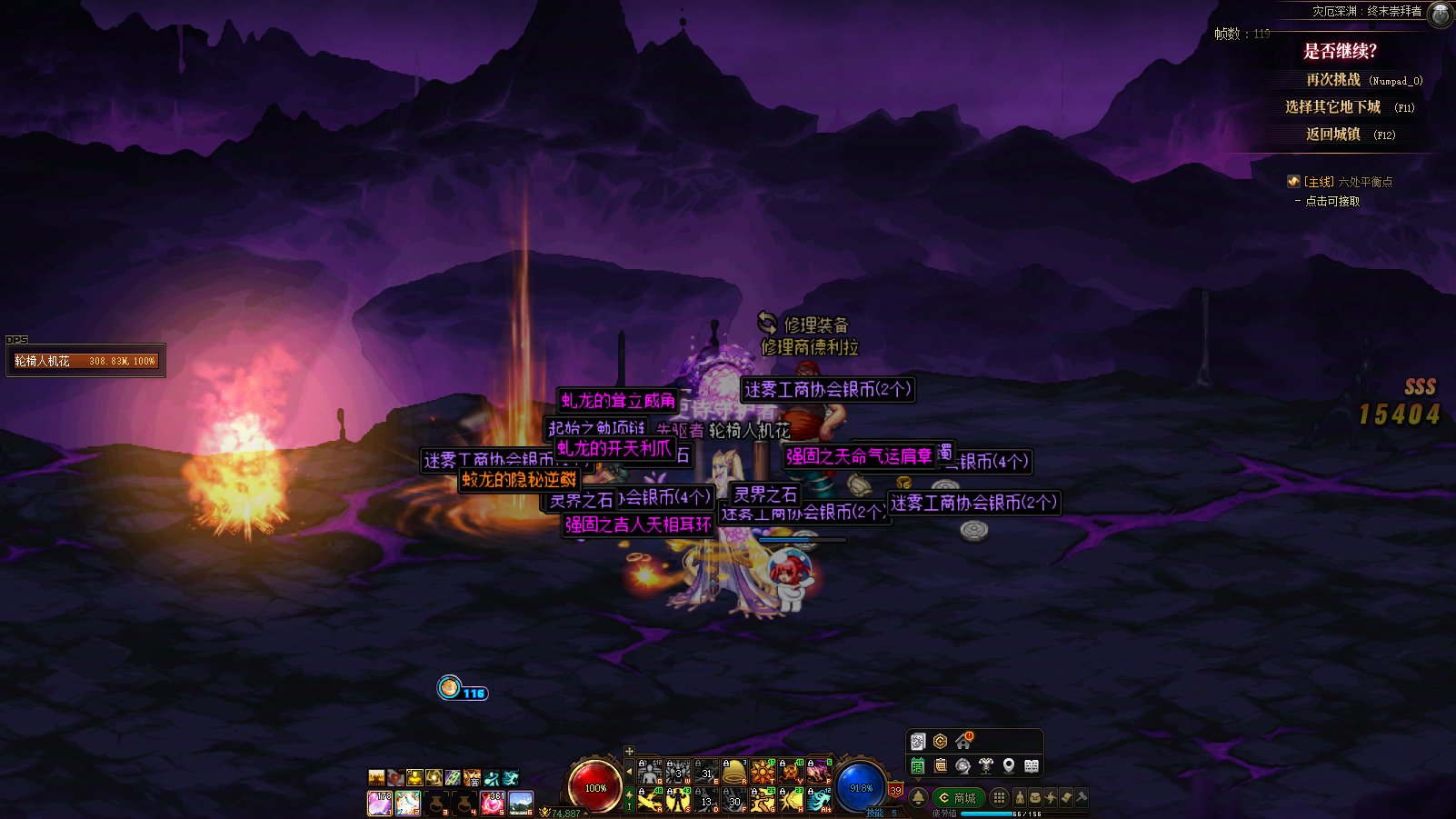Viewport: 1456px width, 819px height.
Task: Open the inventory bag icon
Action: click(x=1035, y=798)
